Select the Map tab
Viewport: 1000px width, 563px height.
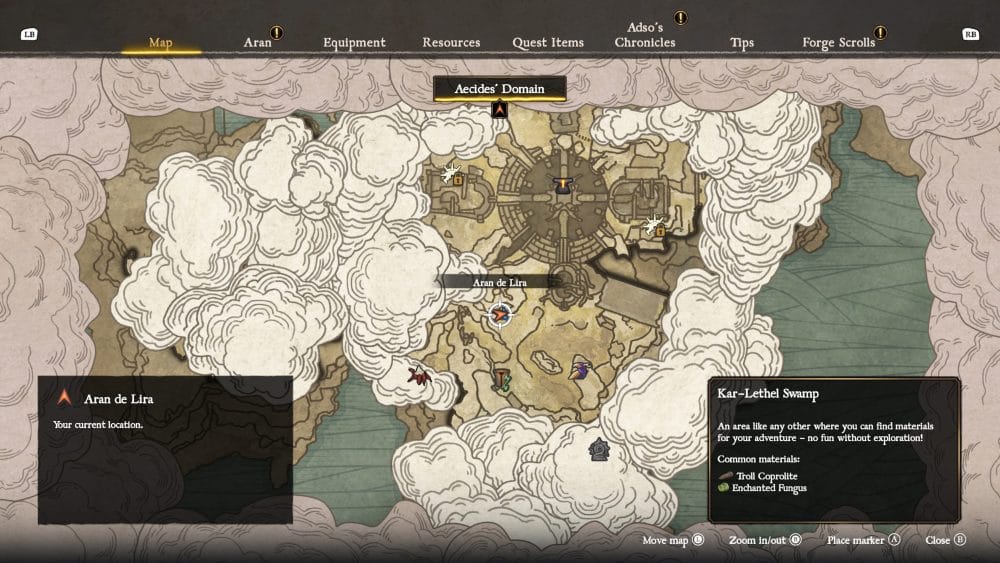(x=160, y=42)
